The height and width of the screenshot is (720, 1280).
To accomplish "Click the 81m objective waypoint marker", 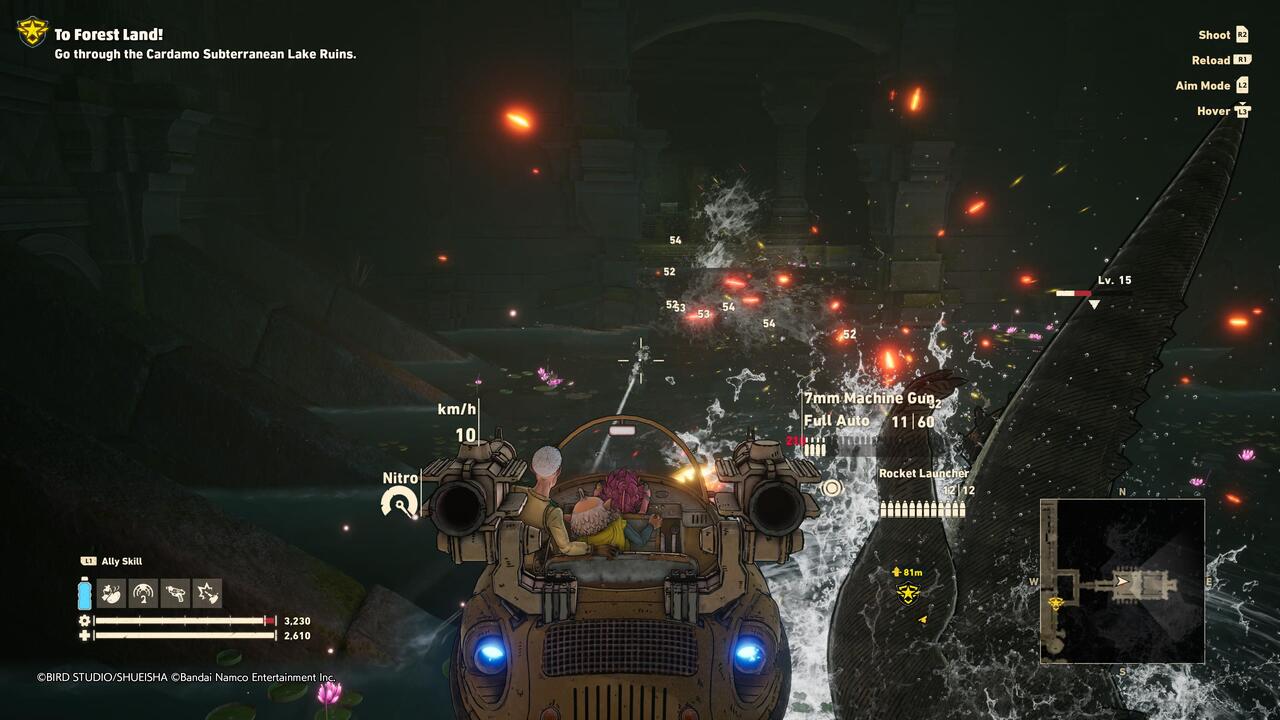I will tap(907, 594).
